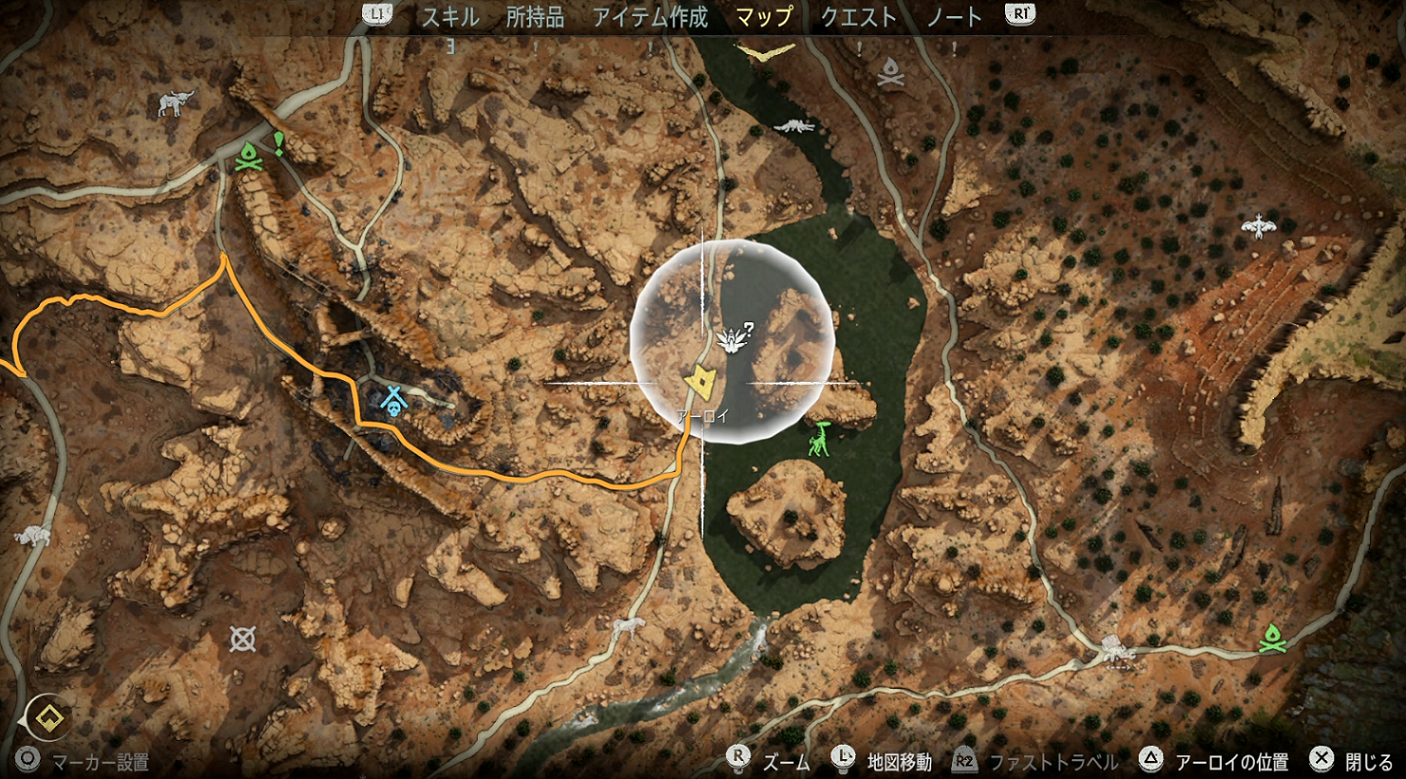The height and width of the screenshot is (779, 1406).
Task: Choose the white crocodile machine icon on the river
Action: click(x=796, y=126)
